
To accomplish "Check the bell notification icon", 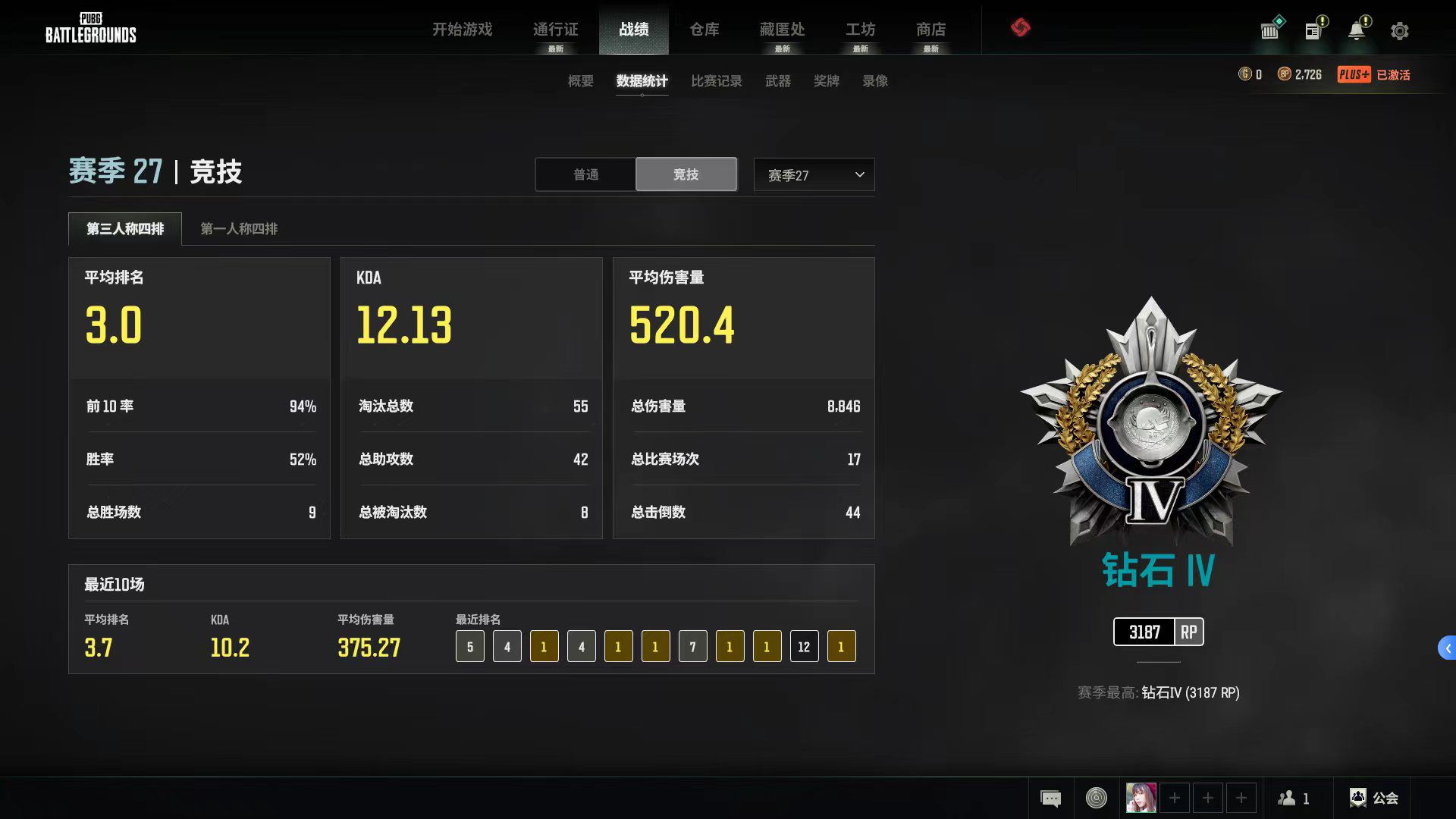I will (x=1357, y=30).
